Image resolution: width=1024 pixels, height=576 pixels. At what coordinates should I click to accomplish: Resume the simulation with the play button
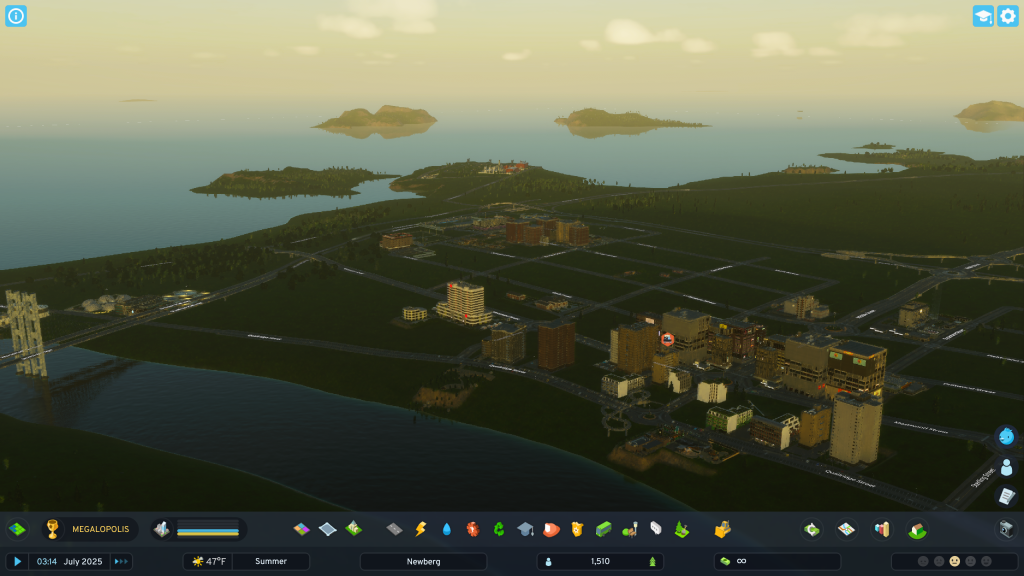[17, 562]
